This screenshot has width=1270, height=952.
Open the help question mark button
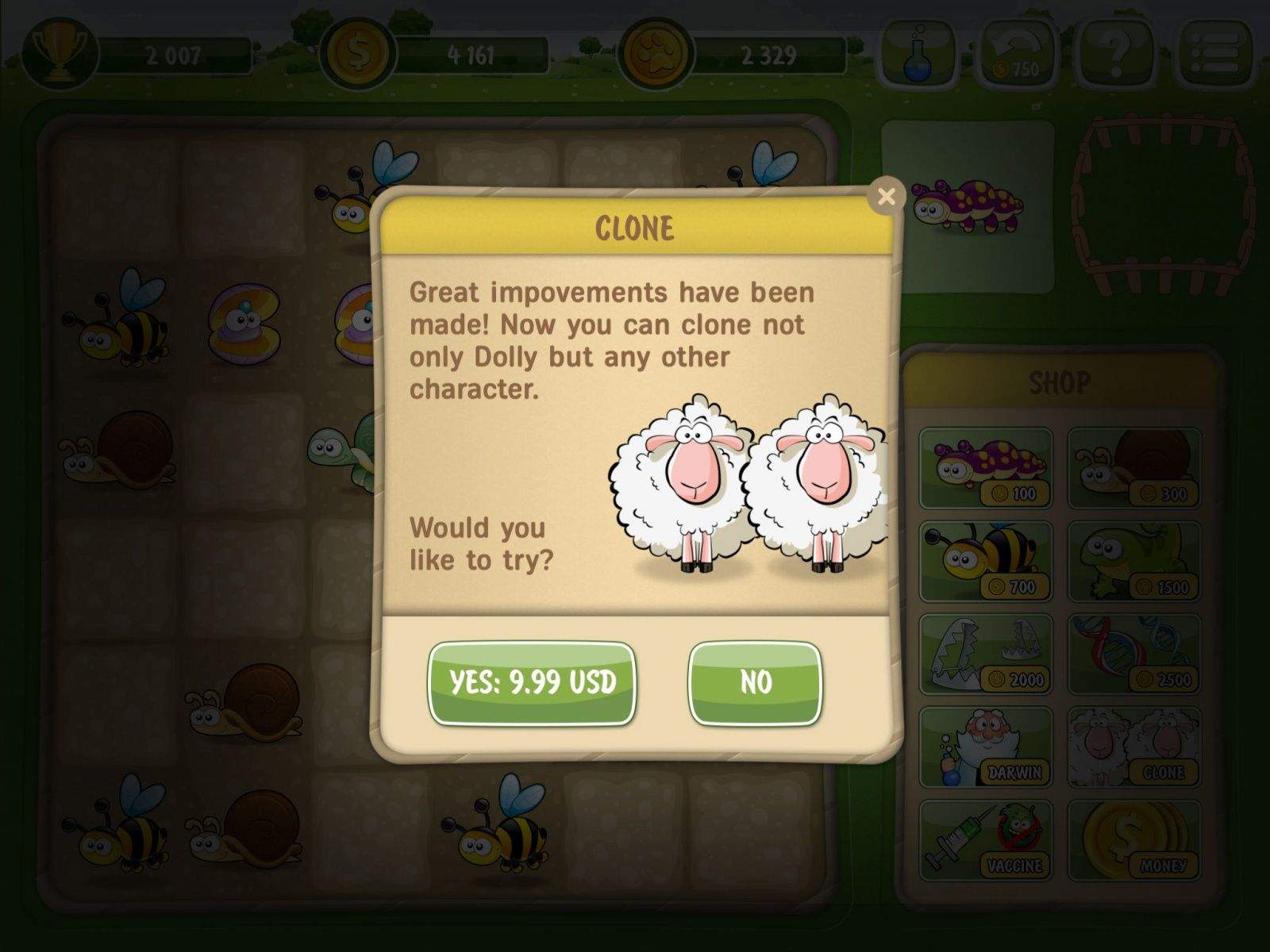1116,54
